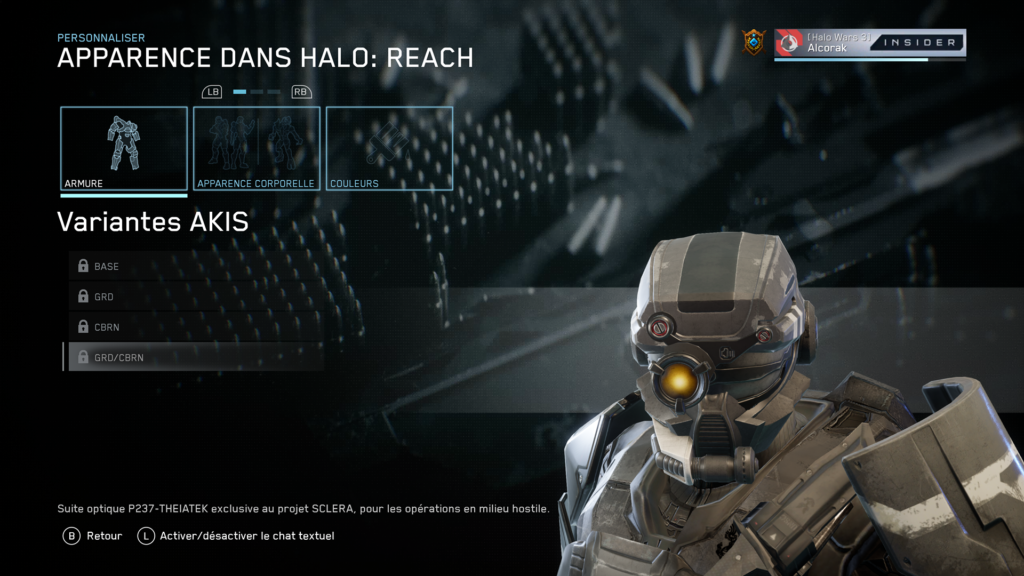
Task: Pick the CBRN variant row
Action: 195,327
